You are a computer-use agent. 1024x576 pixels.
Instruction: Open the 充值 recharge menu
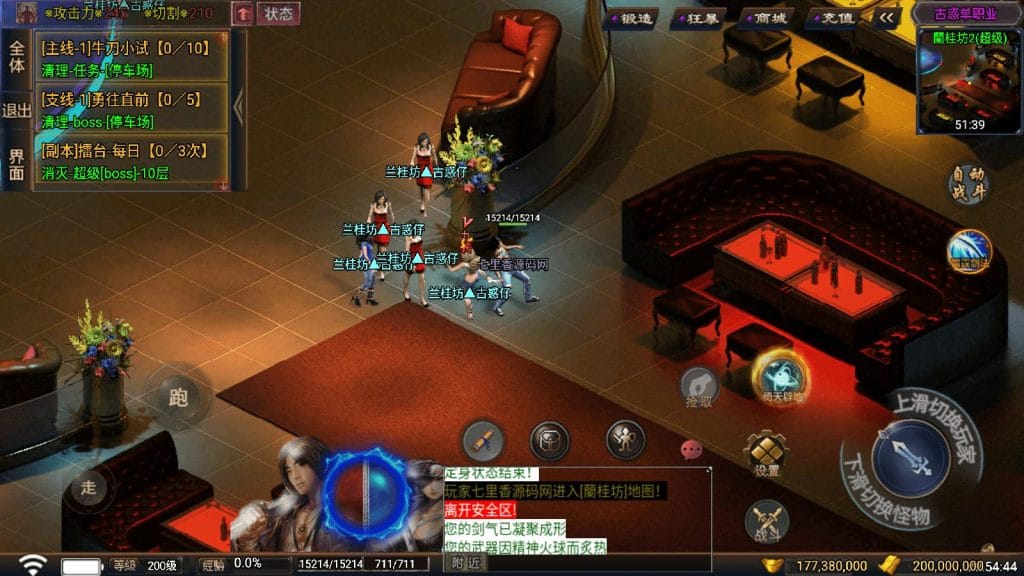coord(836,18)
